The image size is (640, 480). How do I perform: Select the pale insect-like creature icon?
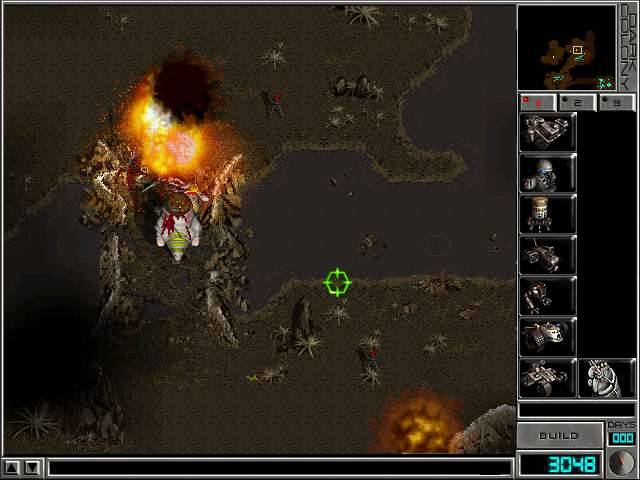(605, 378)
